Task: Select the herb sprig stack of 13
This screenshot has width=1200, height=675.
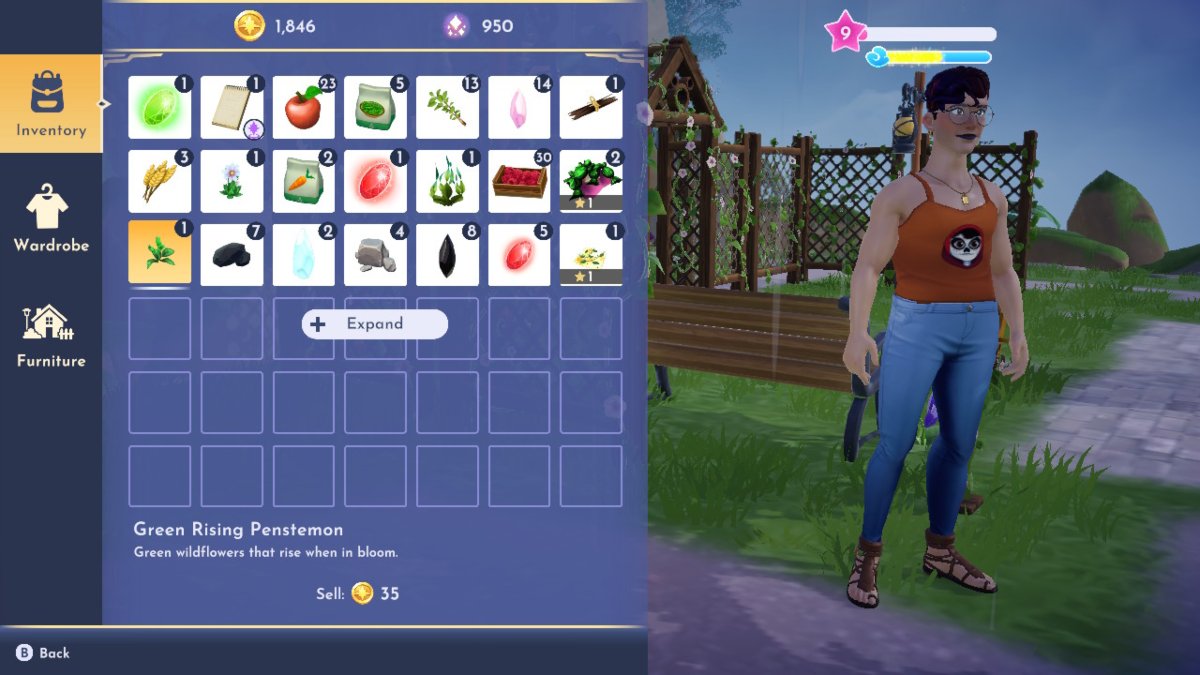Action: [x=447, y=108]
